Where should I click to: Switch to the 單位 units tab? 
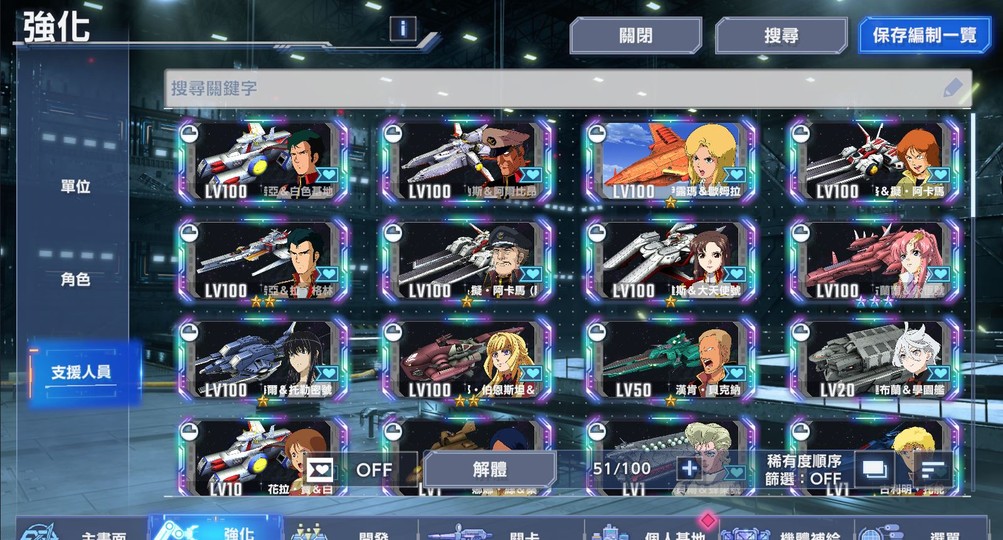pos(76,187)
